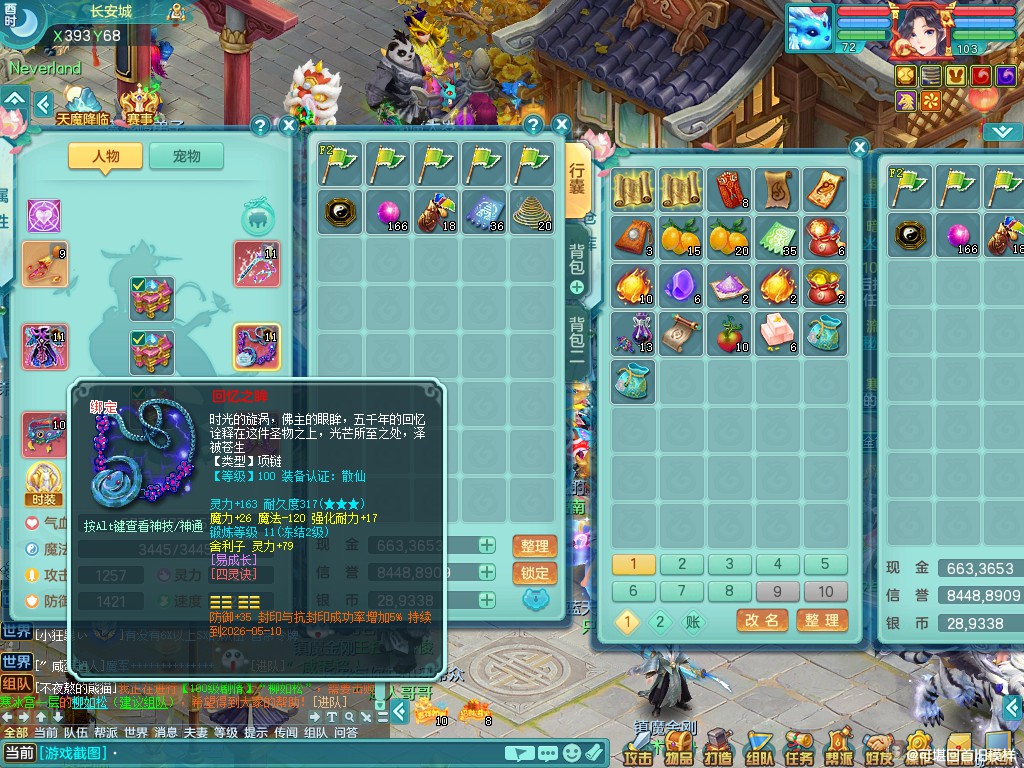
Task: Switch to the 宠物 (pet) tab
Action: tap(186, 156)
